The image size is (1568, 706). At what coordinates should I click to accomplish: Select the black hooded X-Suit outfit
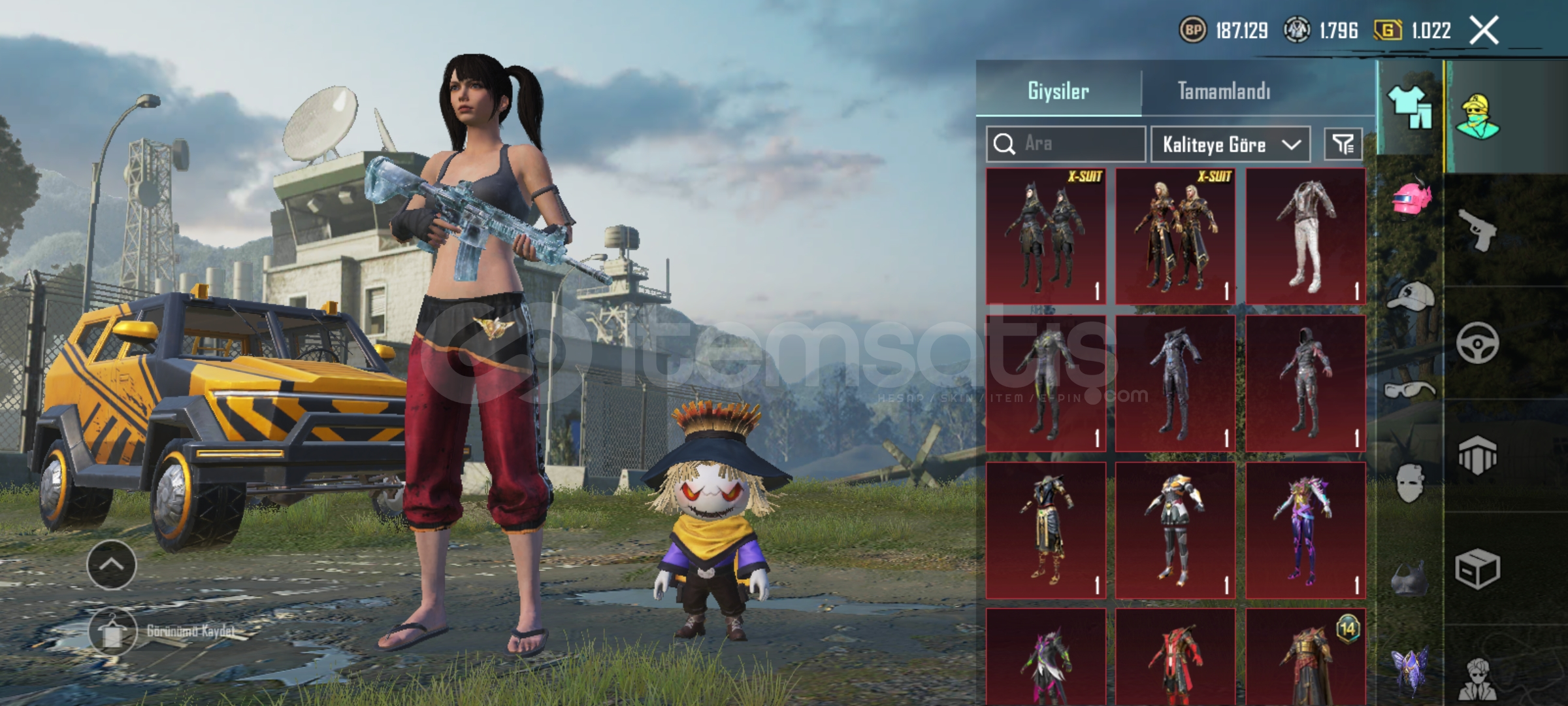click(x=1045, y=236)
